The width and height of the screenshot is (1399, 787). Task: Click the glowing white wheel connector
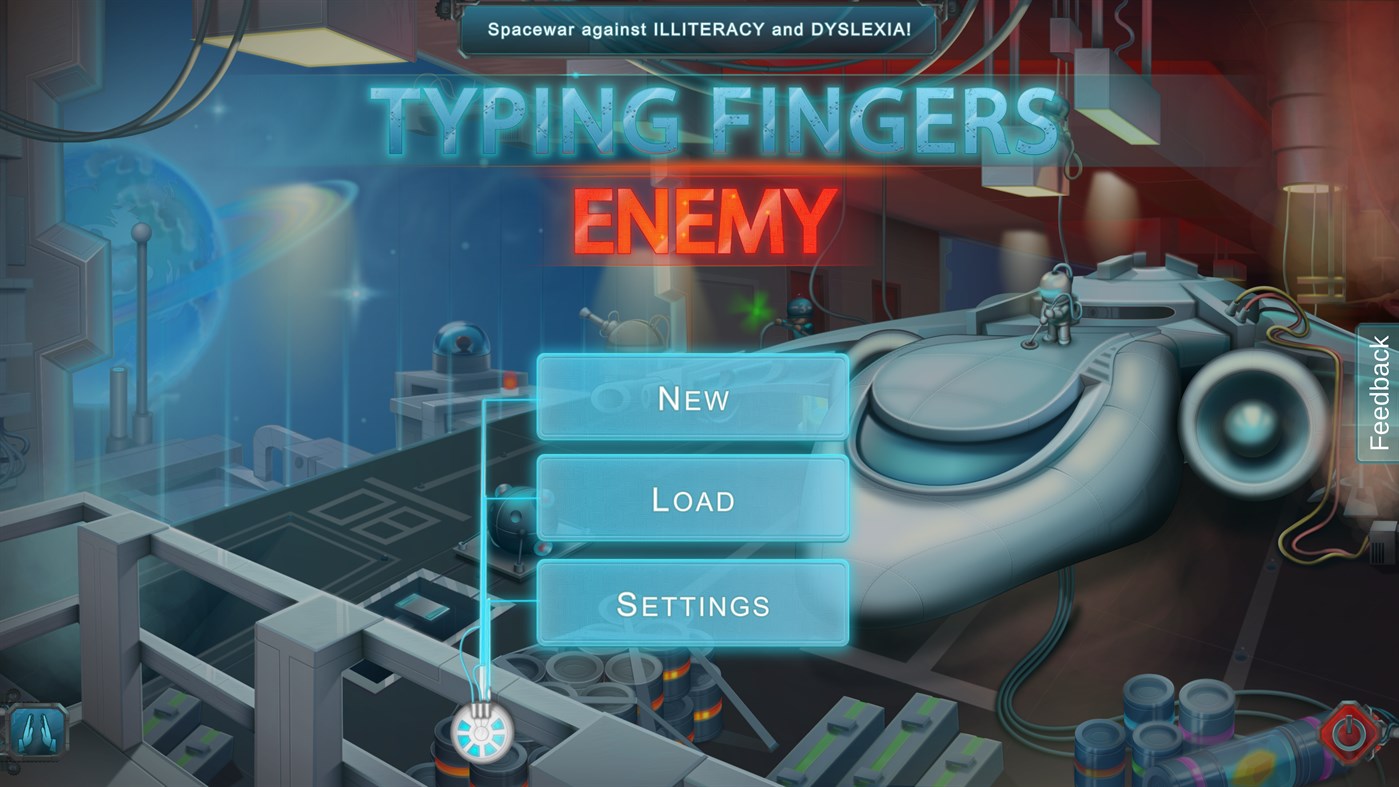tap(483, 735)
